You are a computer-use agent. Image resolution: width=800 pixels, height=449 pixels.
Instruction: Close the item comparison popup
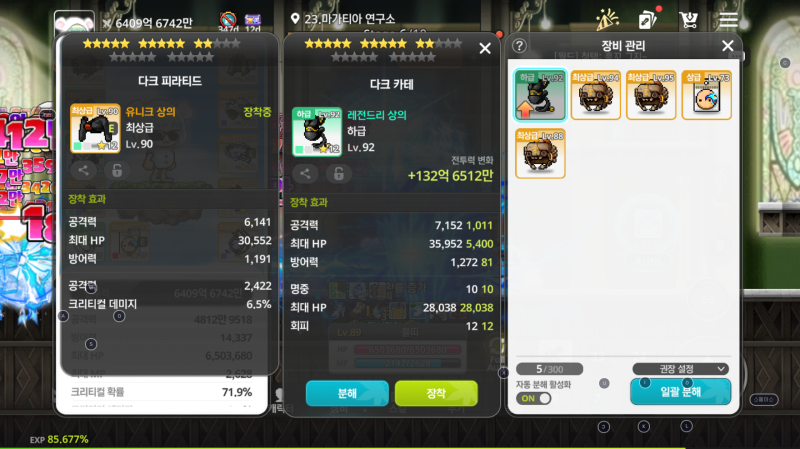click(x=485, y=48)
